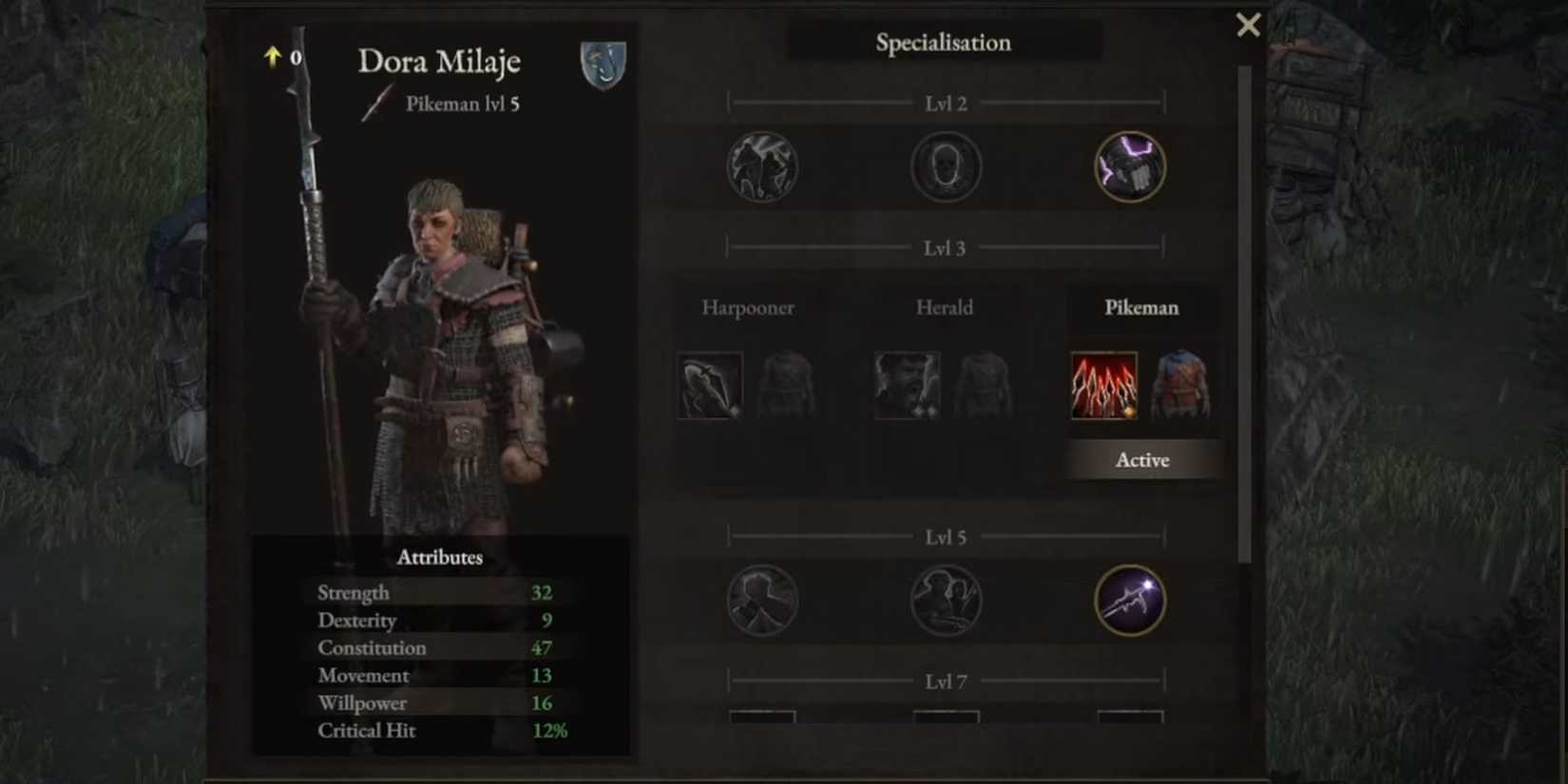Click the leftmost Lvl 2 perk icon
The image size is (1568, 784).
point(762,166)
